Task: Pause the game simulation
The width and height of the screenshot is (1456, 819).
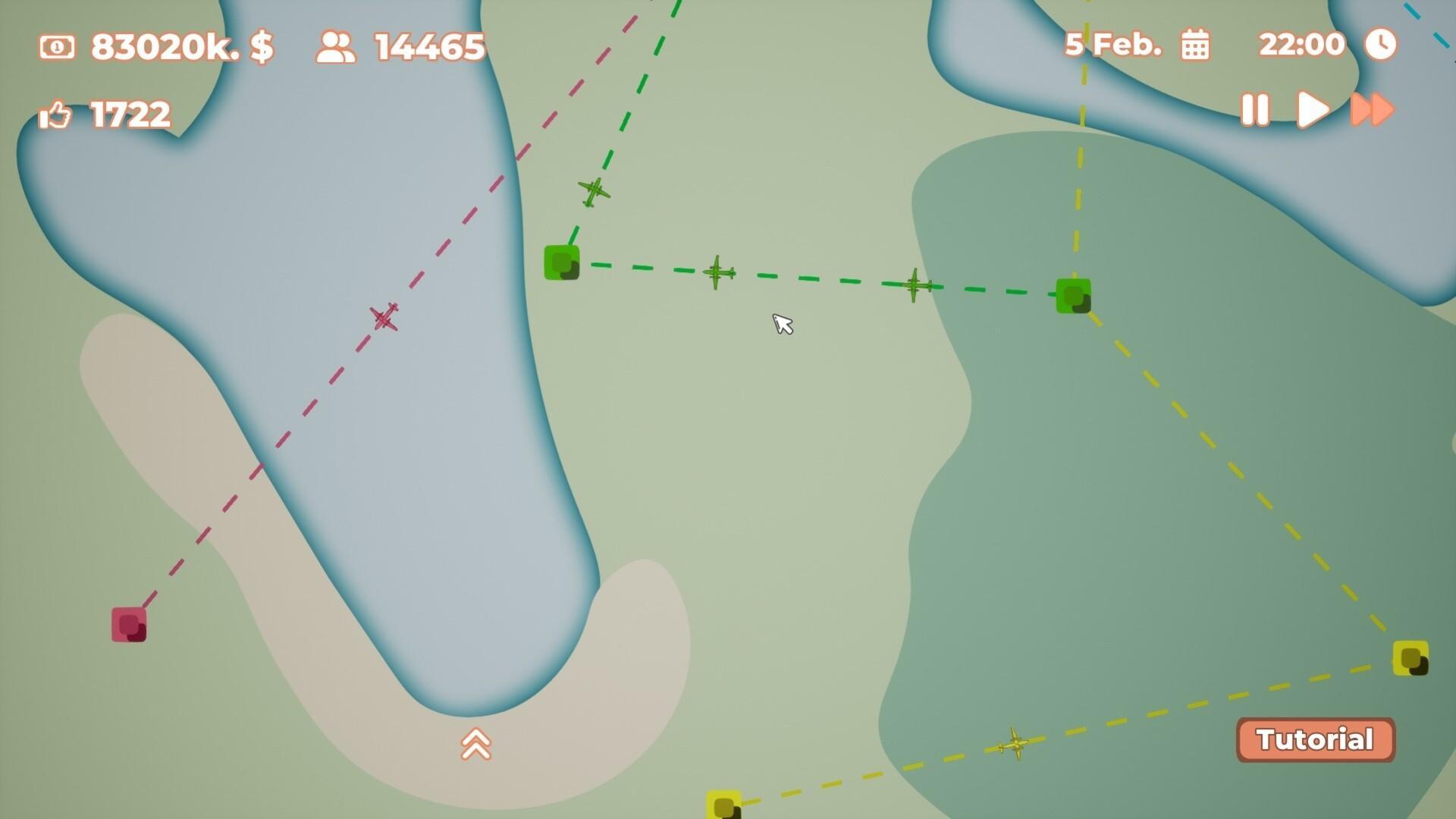Action: [1255, 108]
